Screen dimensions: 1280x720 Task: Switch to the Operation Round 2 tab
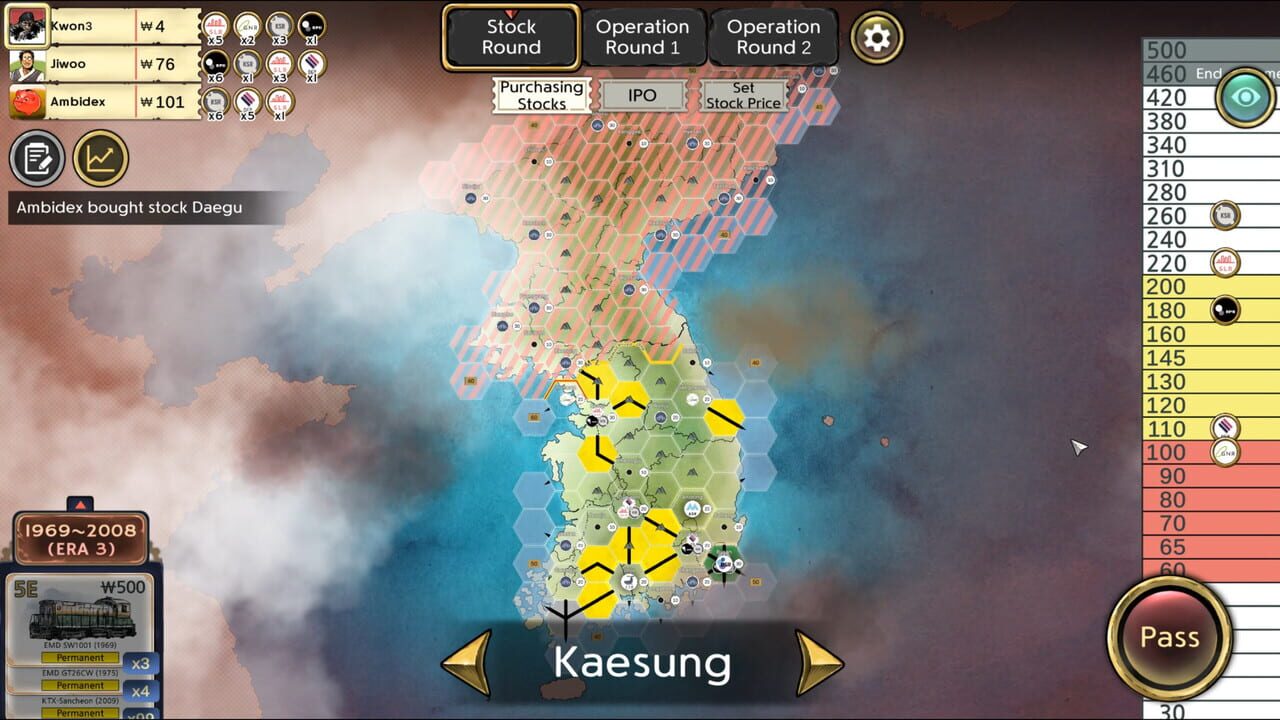coord(775,36)
